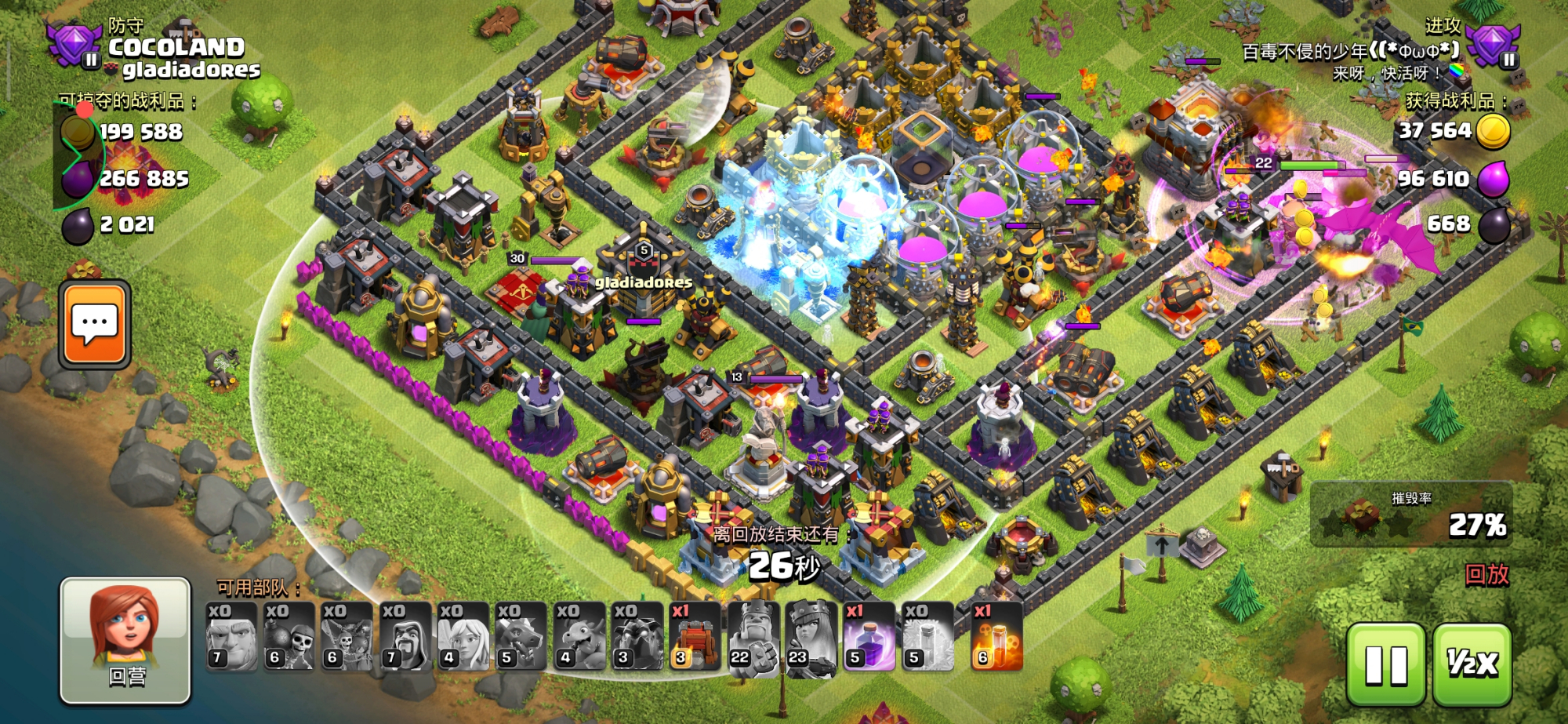1568x724 pixels.
Task: Select the Baby Dragon troop card
Action: [579, 636]
